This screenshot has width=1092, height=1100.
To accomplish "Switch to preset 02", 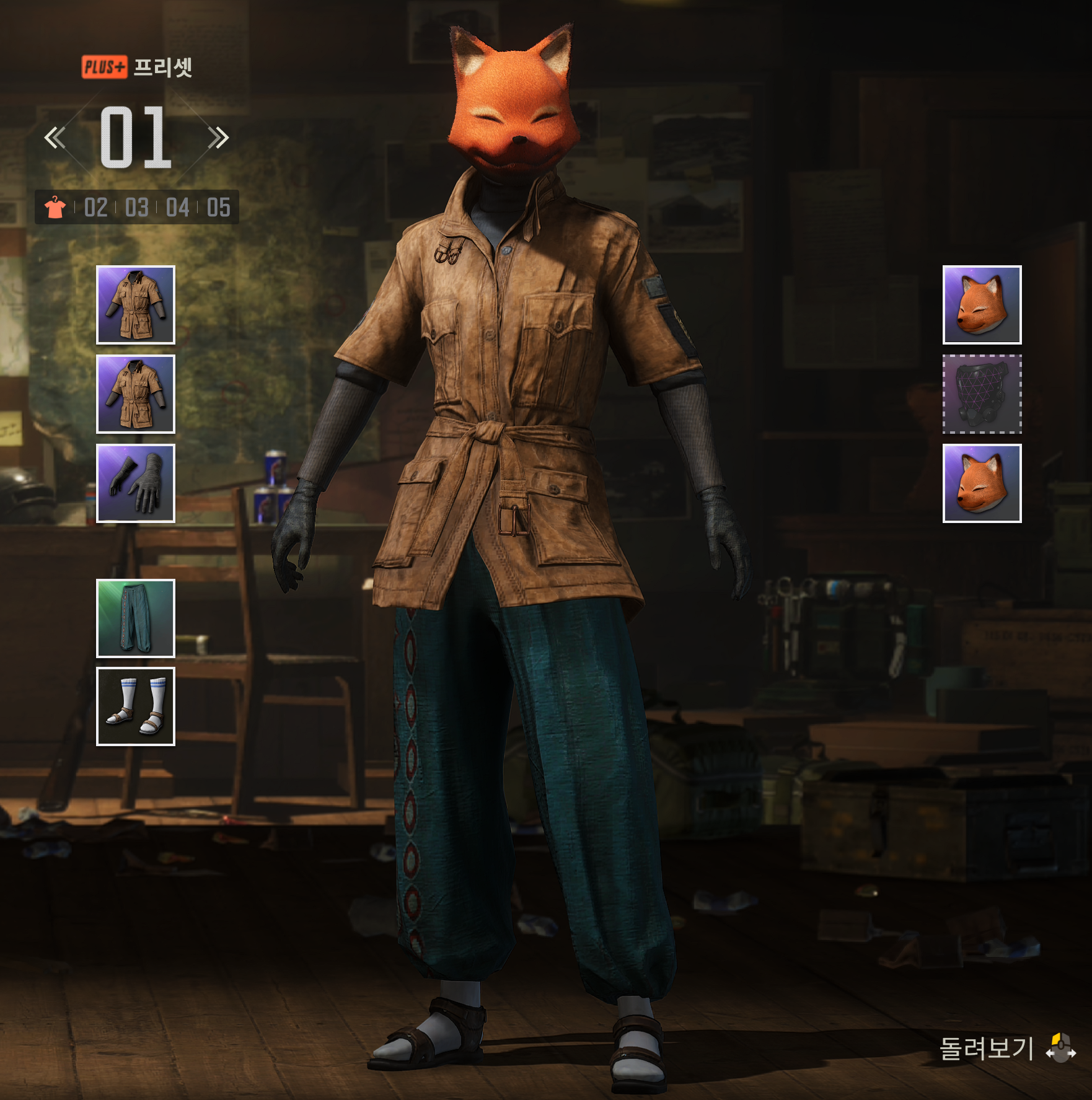I will tap(96, 208).
